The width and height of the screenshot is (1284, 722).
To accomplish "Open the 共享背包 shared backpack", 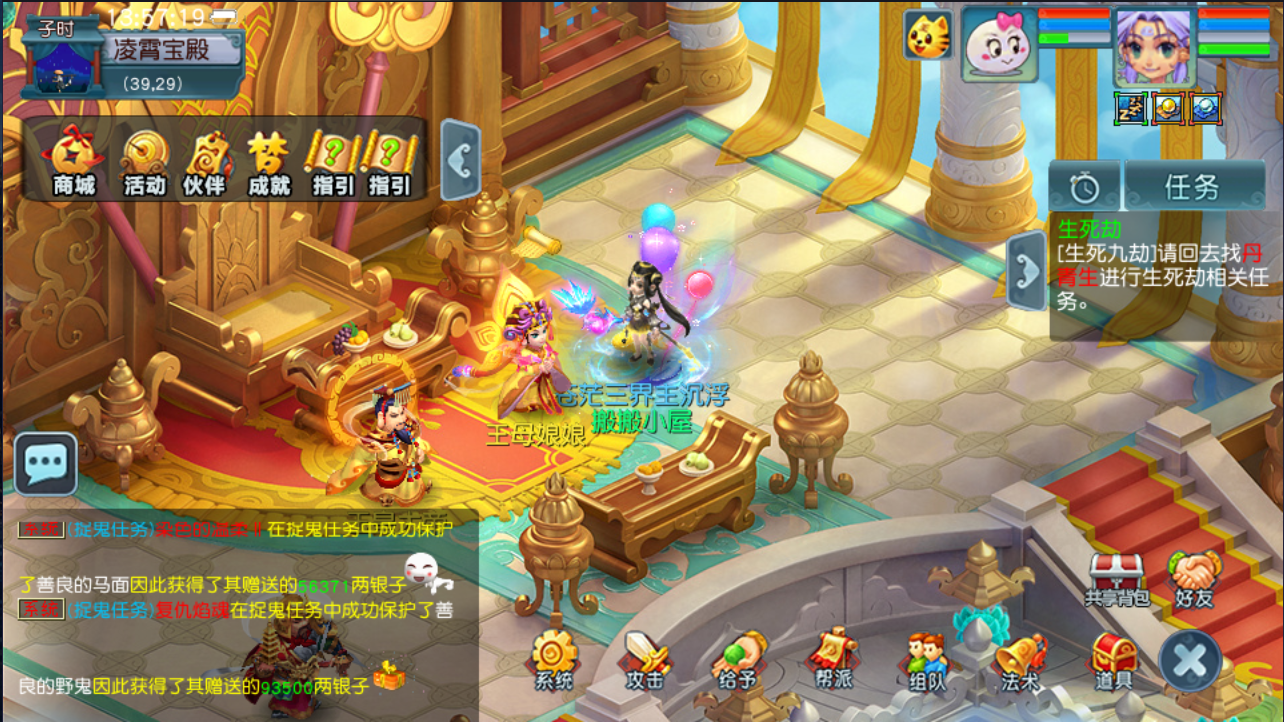I will pyautogui.click(x=1116, y=578).
